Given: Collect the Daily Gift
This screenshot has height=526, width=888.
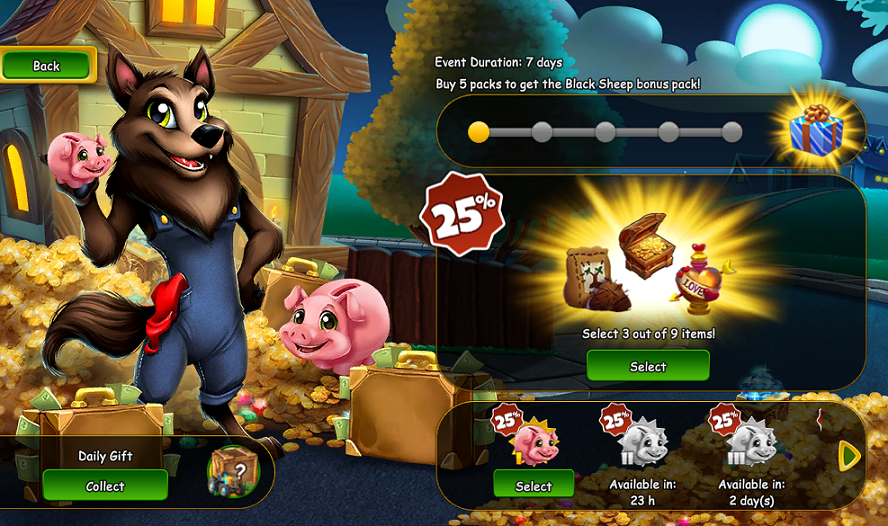Looking at the screenshot, I should [x=104, y=486].
